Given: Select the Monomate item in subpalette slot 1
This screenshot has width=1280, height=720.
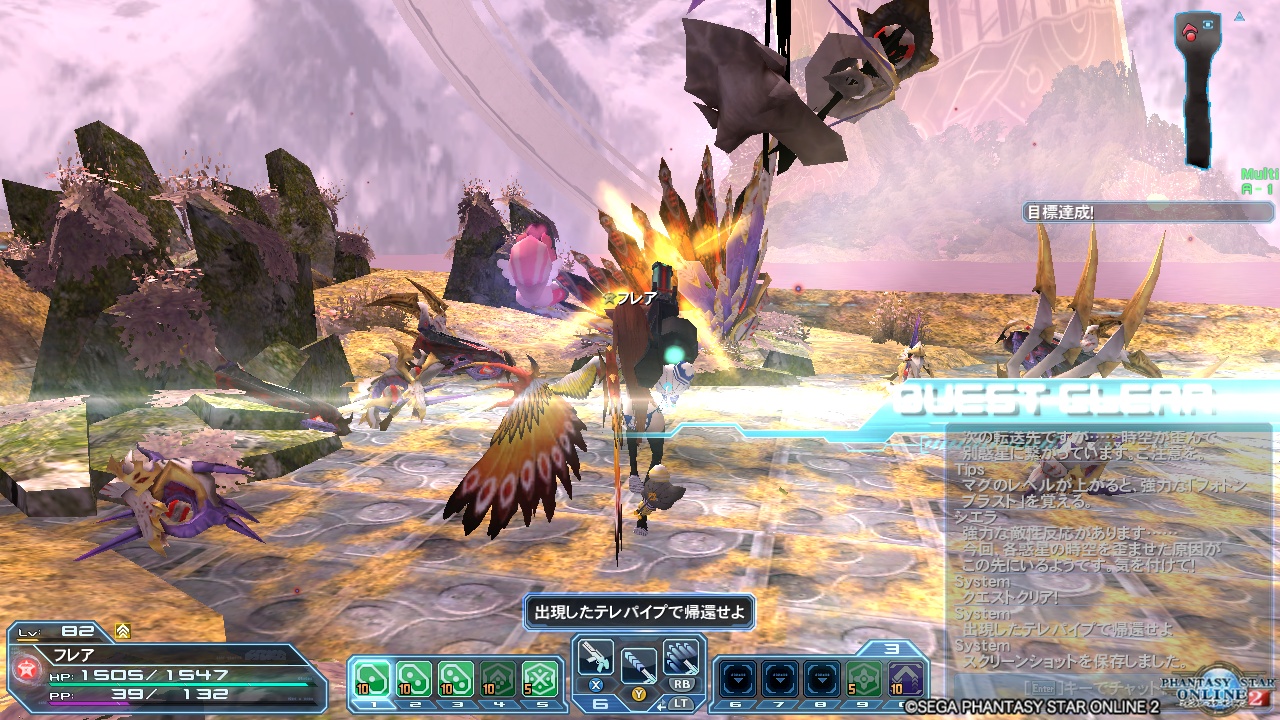Looking at the screenshot, I should 370,676.
